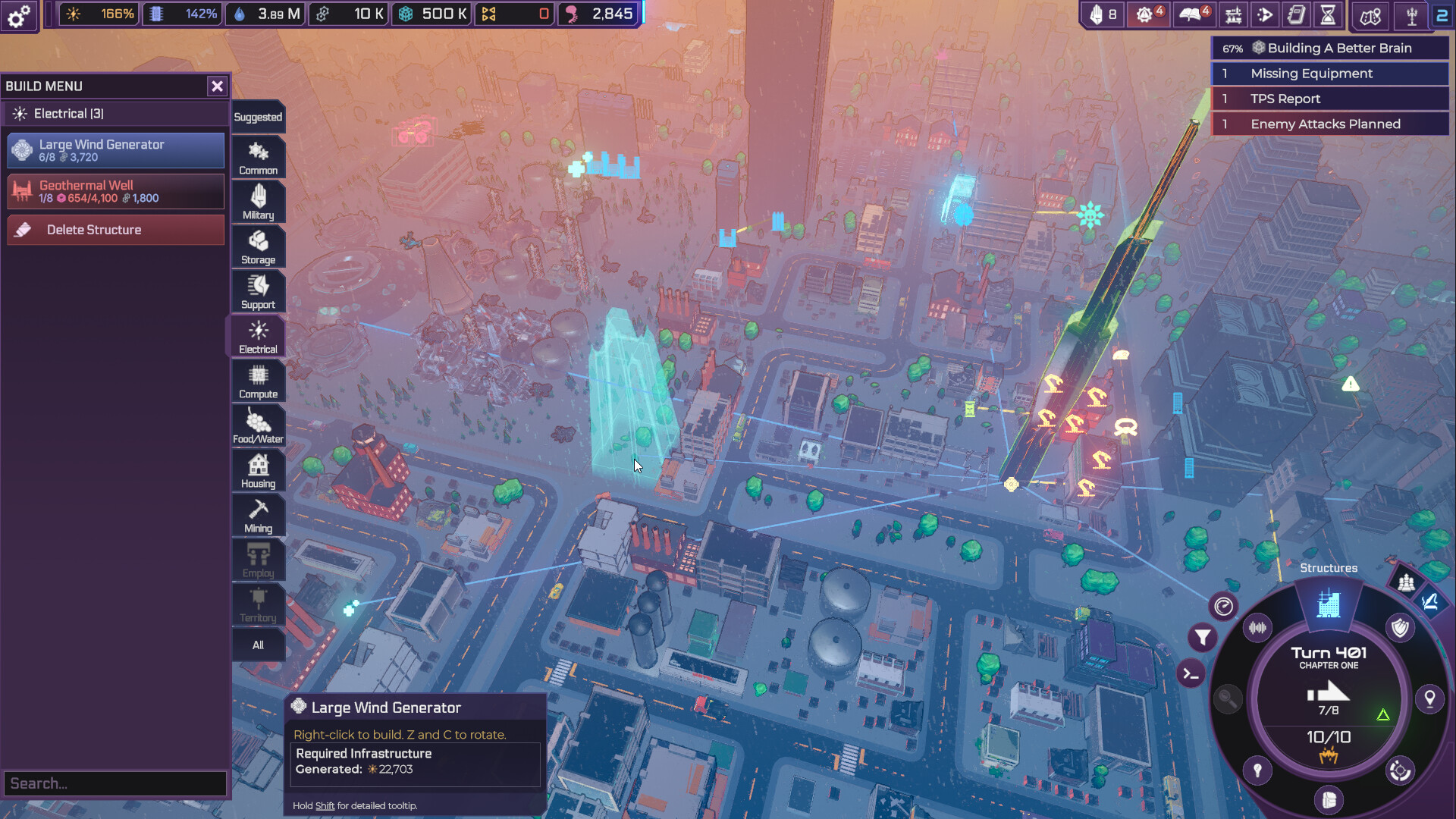Close the Build Menu panel
1456x819 pixels.
tap(217, 86)
